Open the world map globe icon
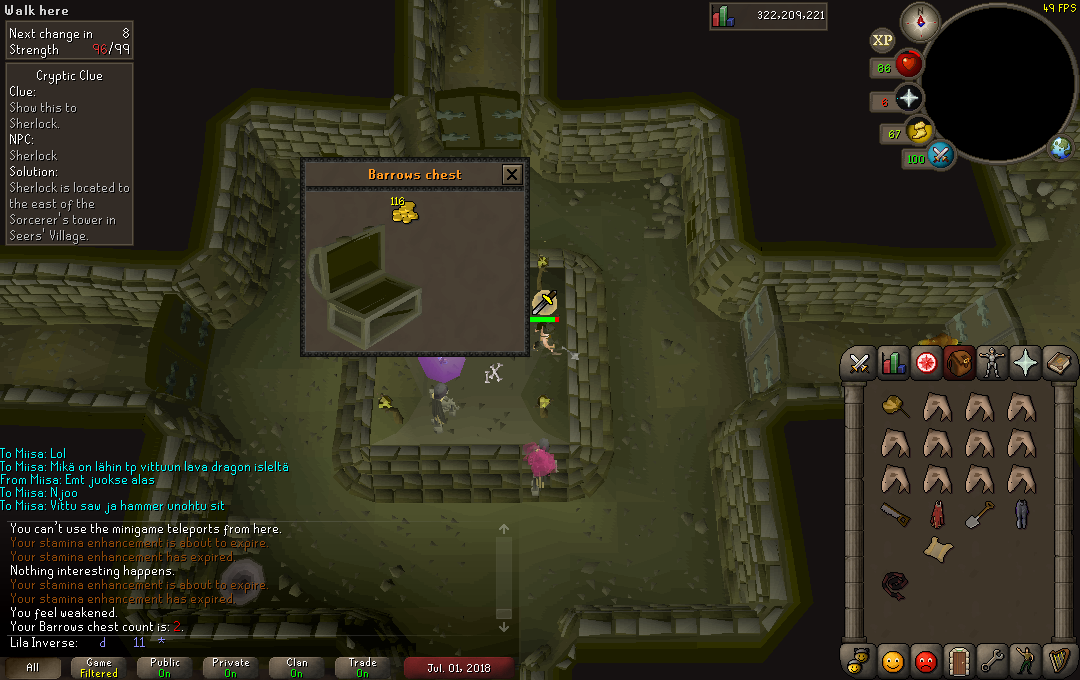 point(1060,149)
